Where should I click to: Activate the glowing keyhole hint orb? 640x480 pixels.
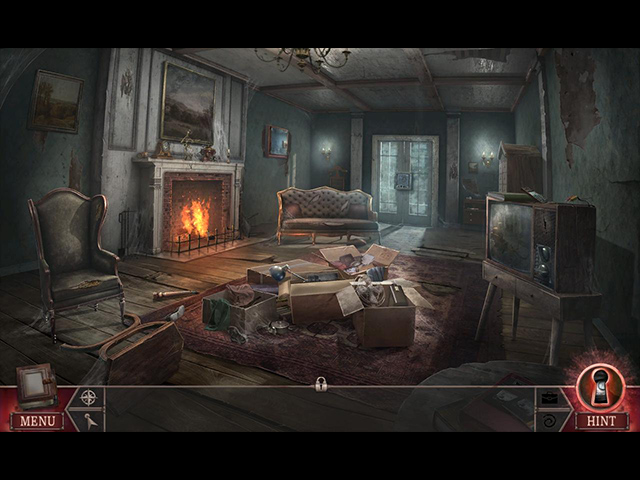point(600,387)
